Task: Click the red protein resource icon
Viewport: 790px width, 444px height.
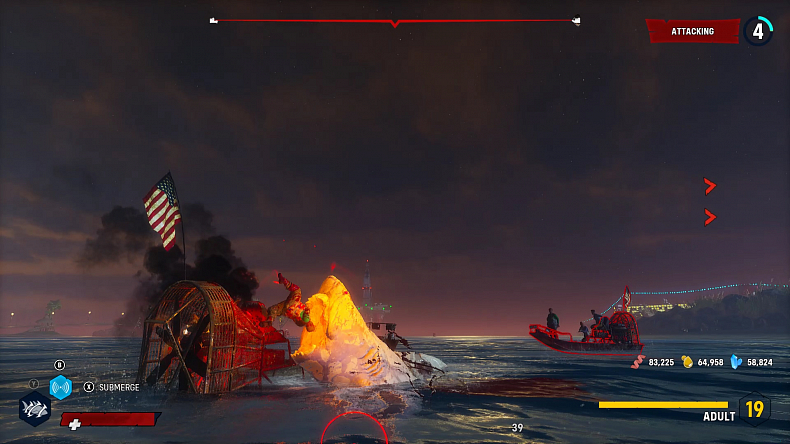Action: pyautogui.click(x=639, y=362)
